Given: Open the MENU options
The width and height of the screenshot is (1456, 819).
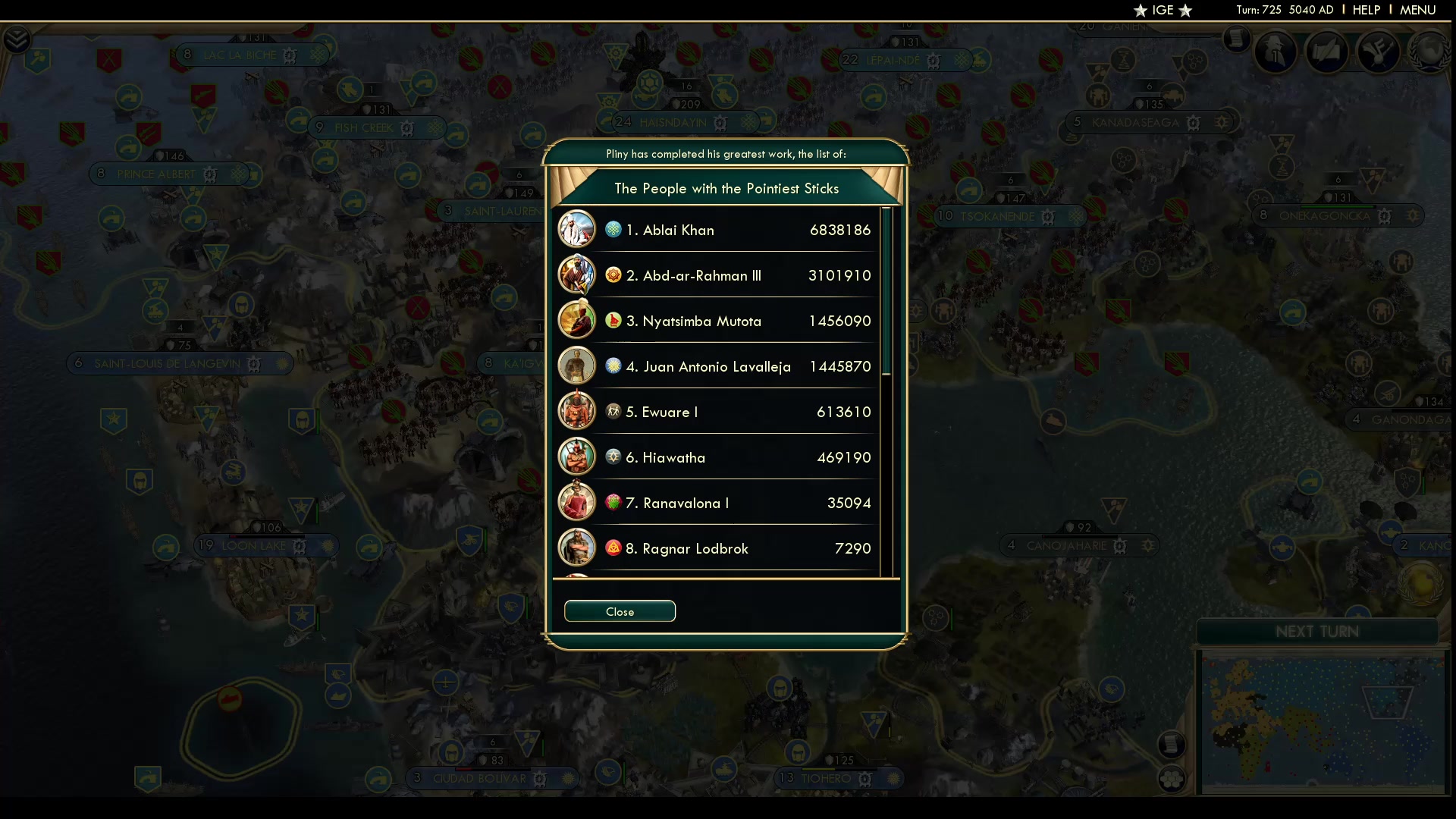Looking at the screenshot, I should [1417, 10].
